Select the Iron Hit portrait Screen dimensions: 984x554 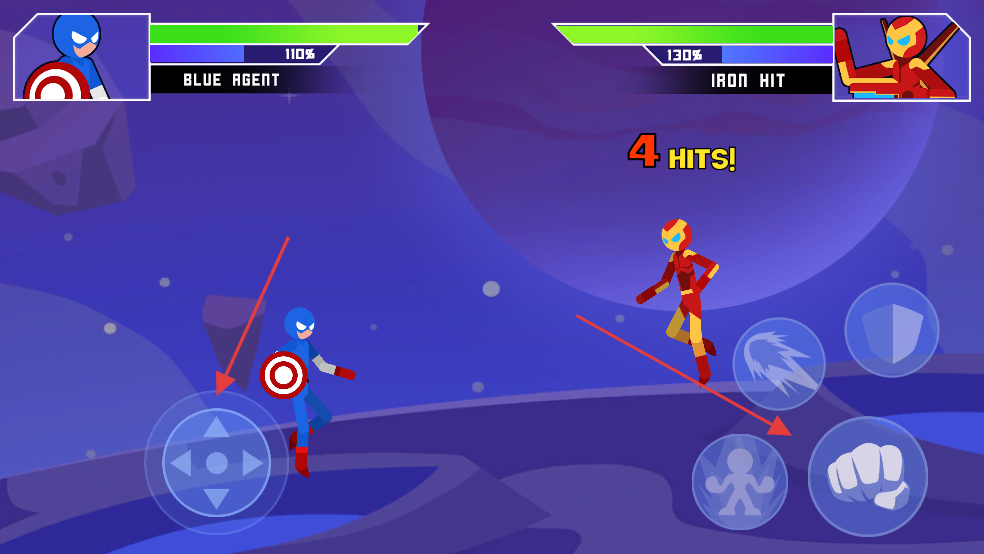[x=901, y=57]
